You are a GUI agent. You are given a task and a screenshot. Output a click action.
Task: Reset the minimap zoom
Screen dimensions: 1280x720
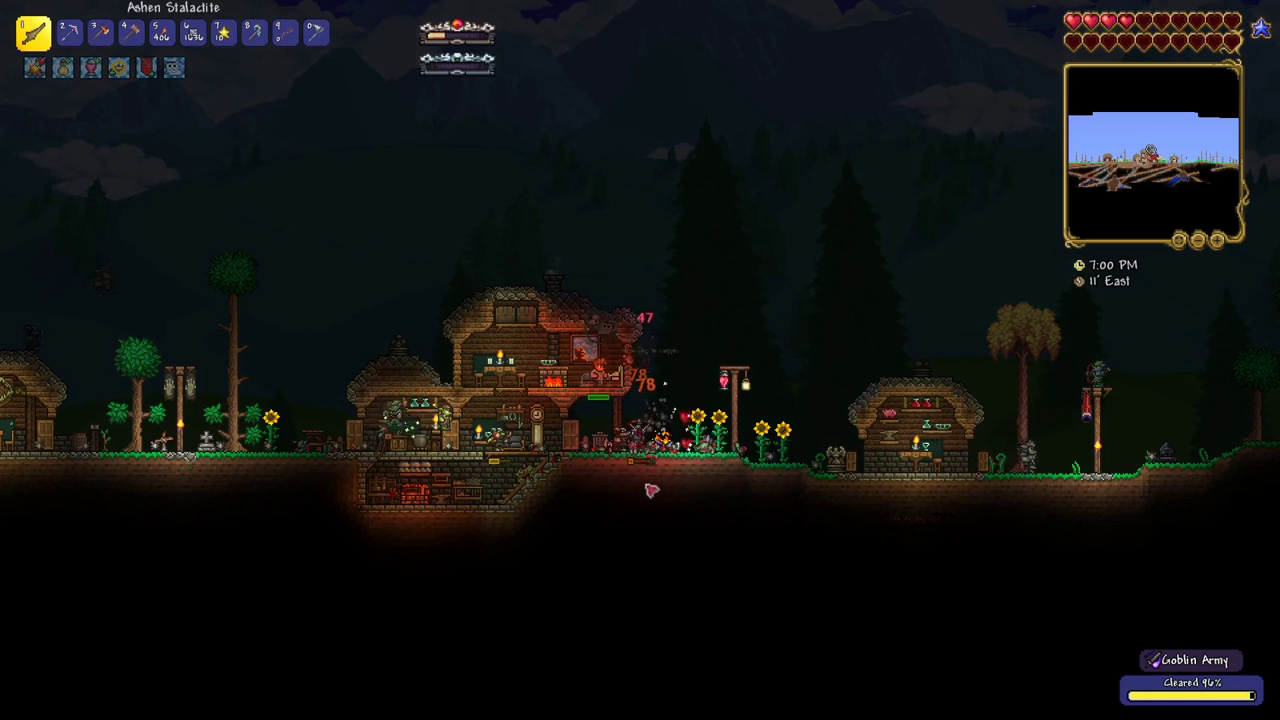1179,240
